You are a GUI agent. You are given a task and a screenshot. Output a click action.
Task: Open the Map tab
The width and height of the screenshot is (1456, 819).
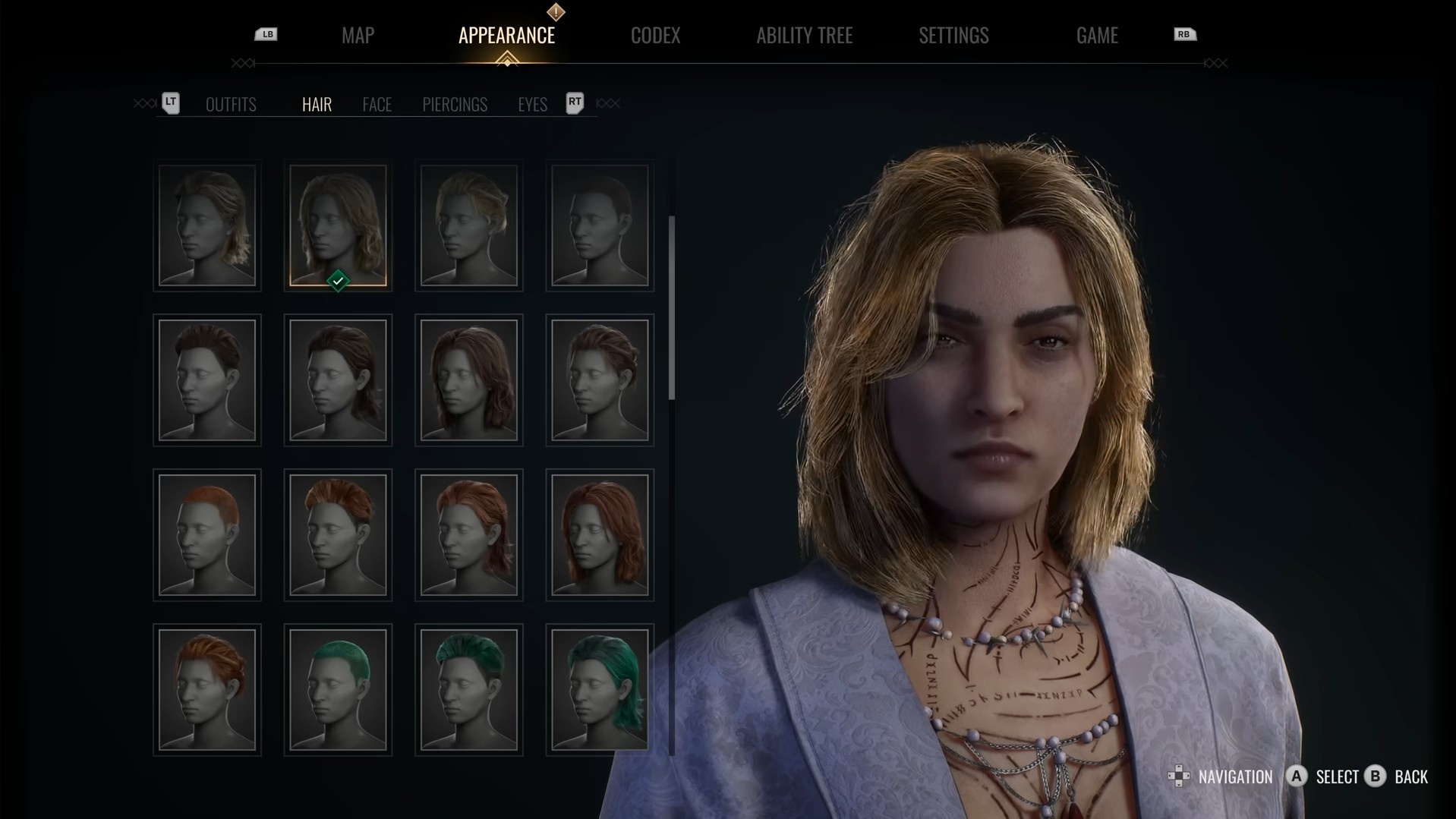(x=358, y=36)
